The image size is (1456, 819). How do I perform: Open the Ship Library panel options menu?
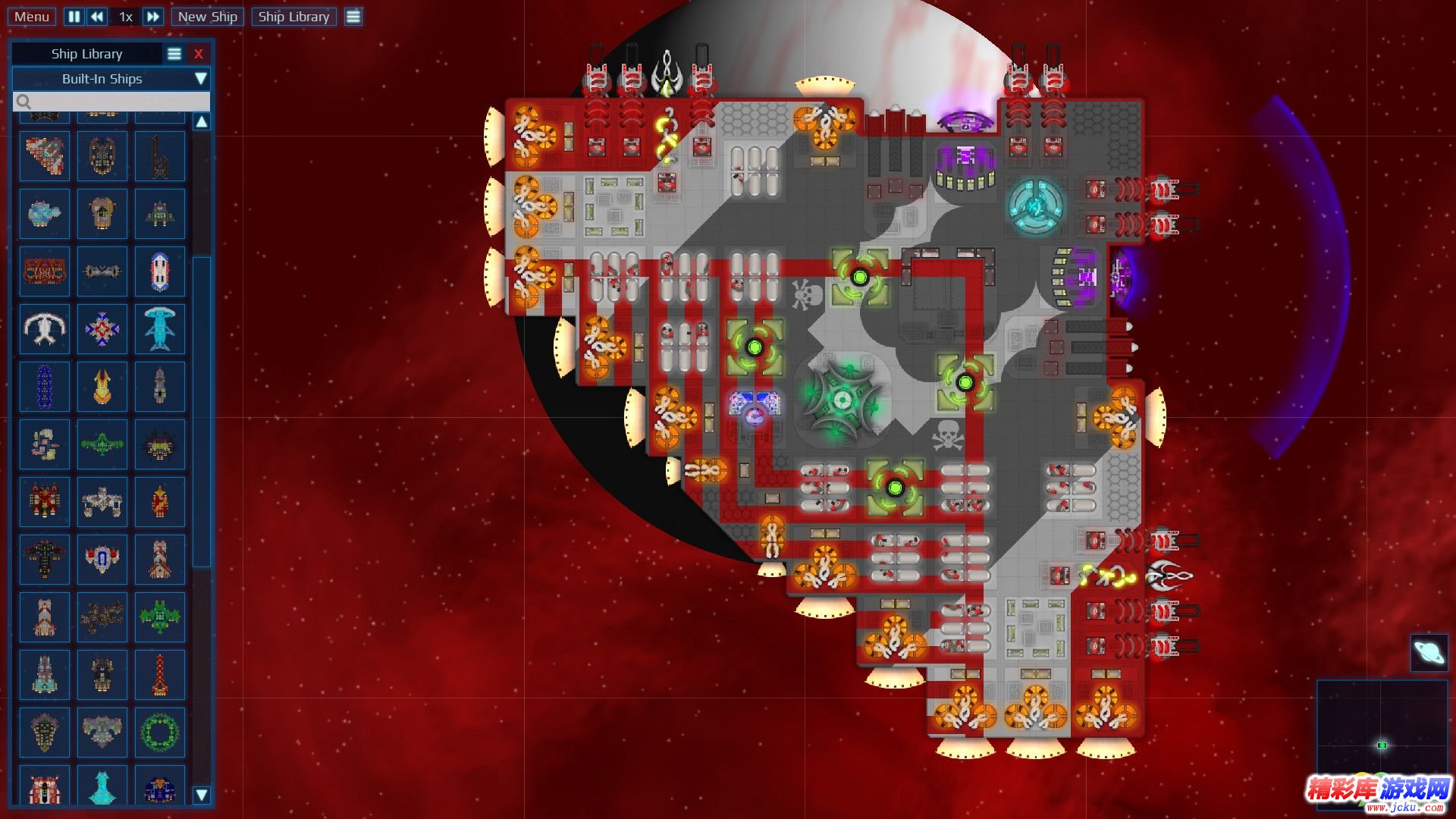[x=174, y=54]
